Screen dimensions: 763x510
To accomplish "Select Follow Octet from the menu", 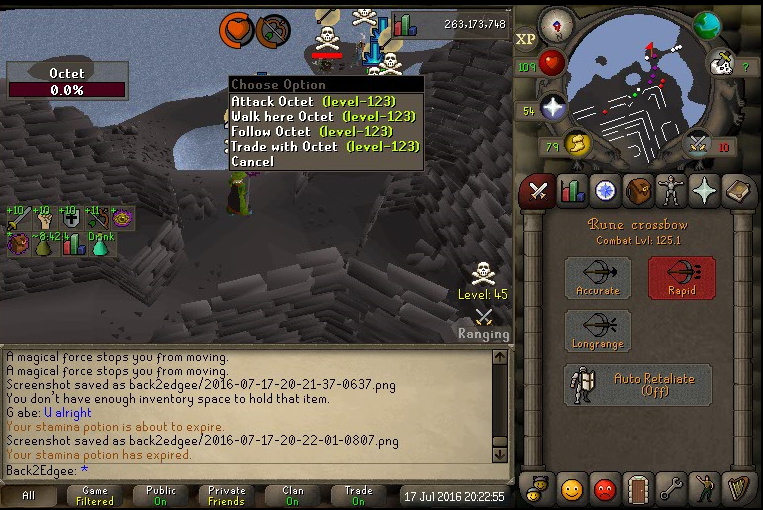I will click(311, 131).
